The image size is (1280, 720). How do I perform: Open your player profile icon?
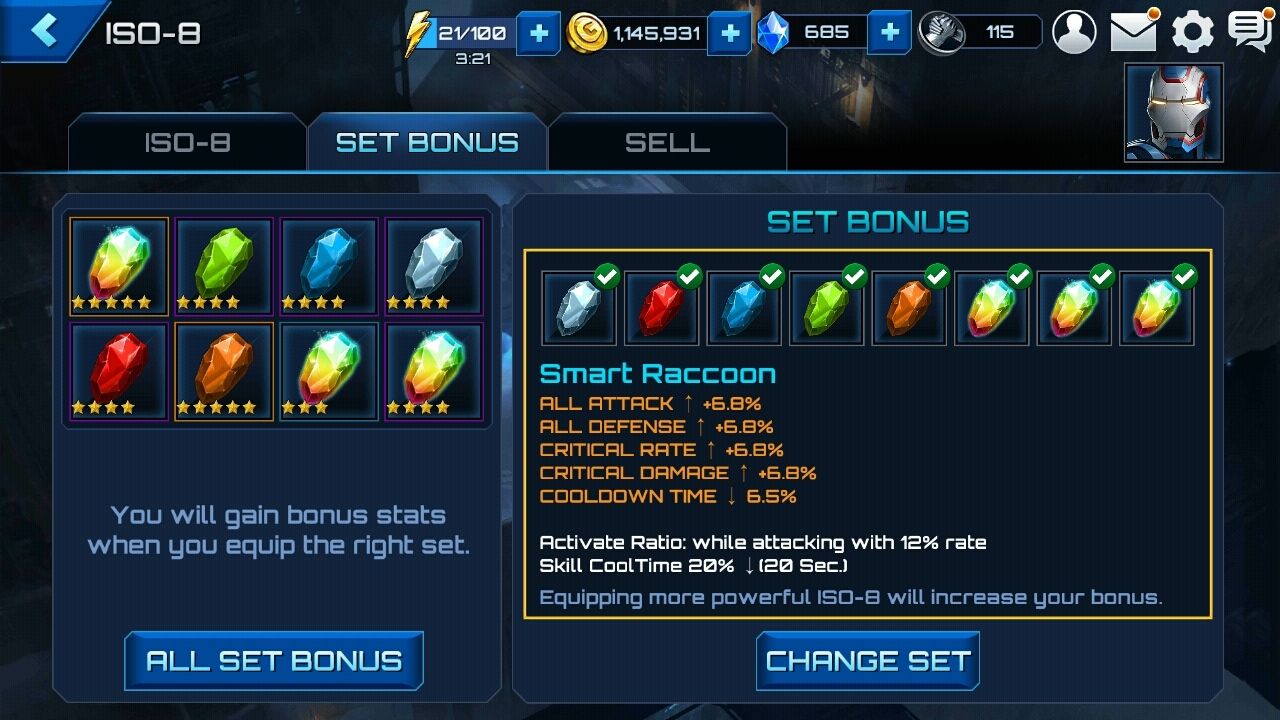tap(1074, 32)
